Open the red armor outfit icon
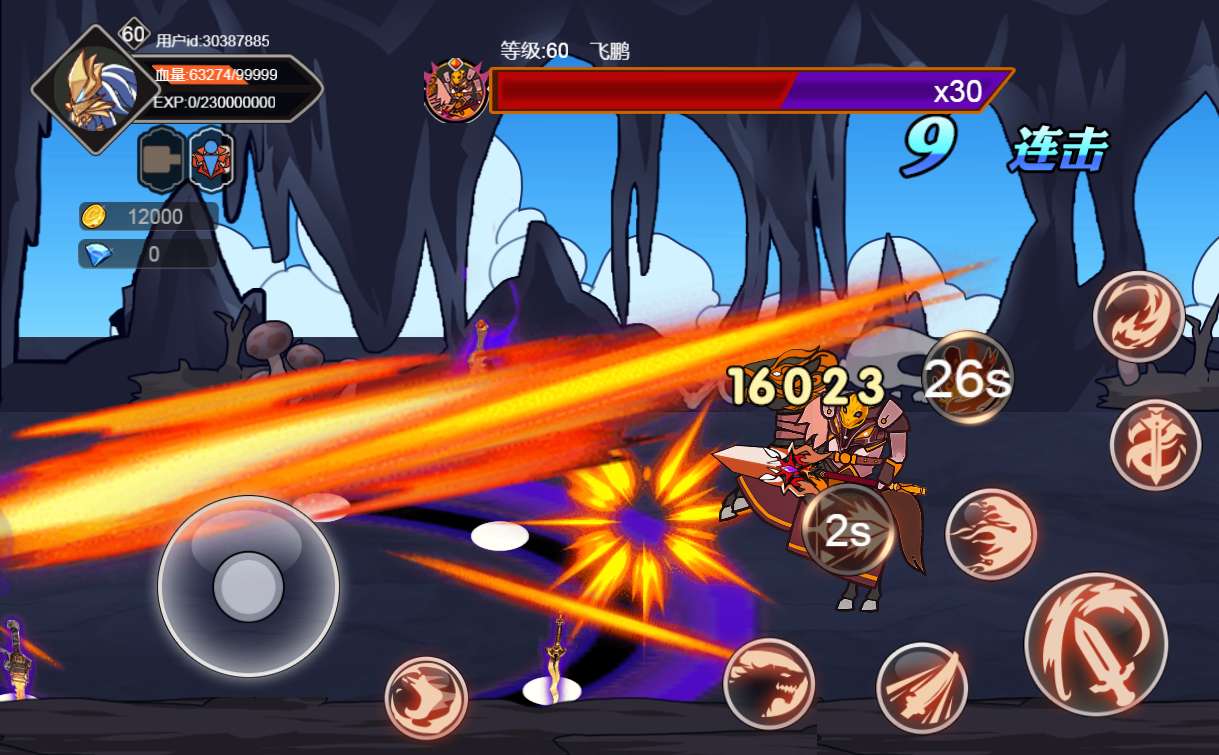The image size is (1219, 755). [211, 159]
